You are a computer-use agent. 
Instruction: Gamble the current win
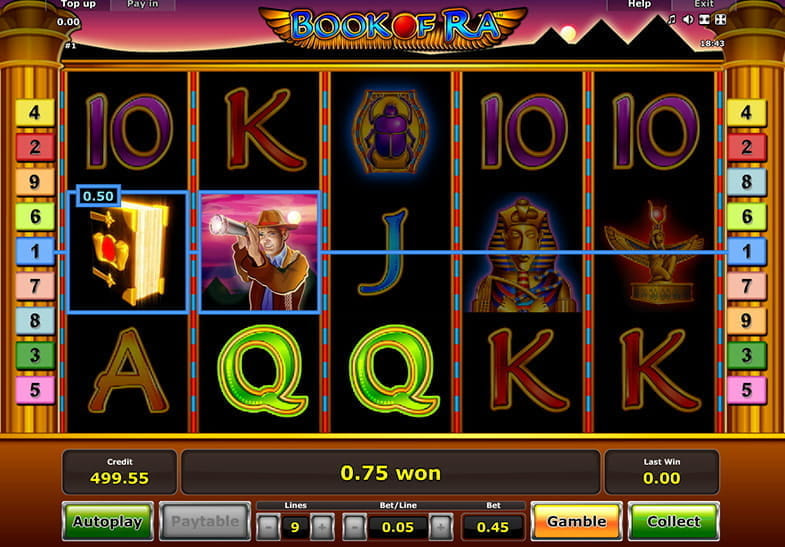[x=576, y=522]
